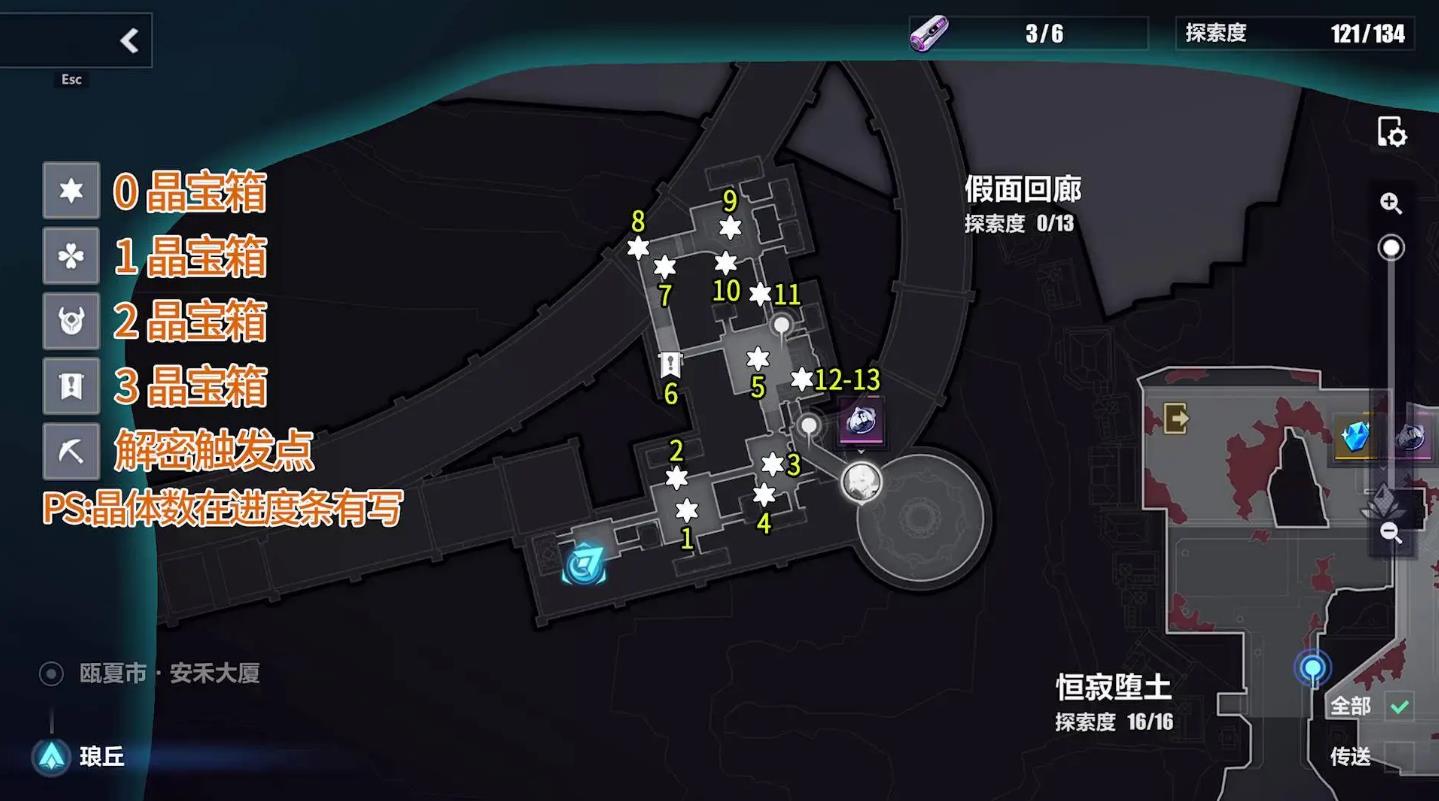Click the zoom slider handle
Viewport: 1439px width, 801px height.
[1391, 245]
